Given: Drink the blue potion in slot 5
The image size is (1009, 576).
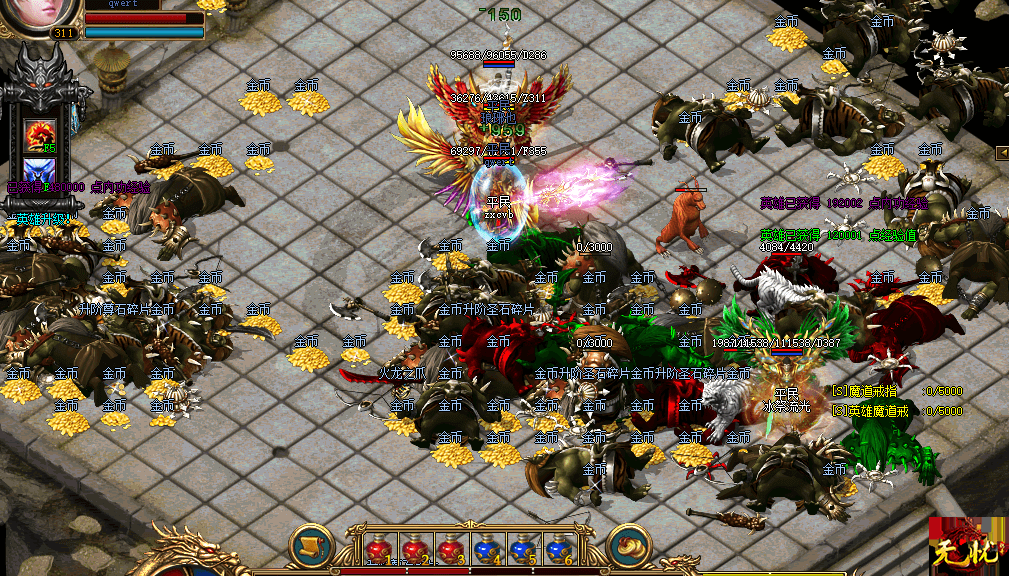Looking at the screenshot, I should [521, 549].
